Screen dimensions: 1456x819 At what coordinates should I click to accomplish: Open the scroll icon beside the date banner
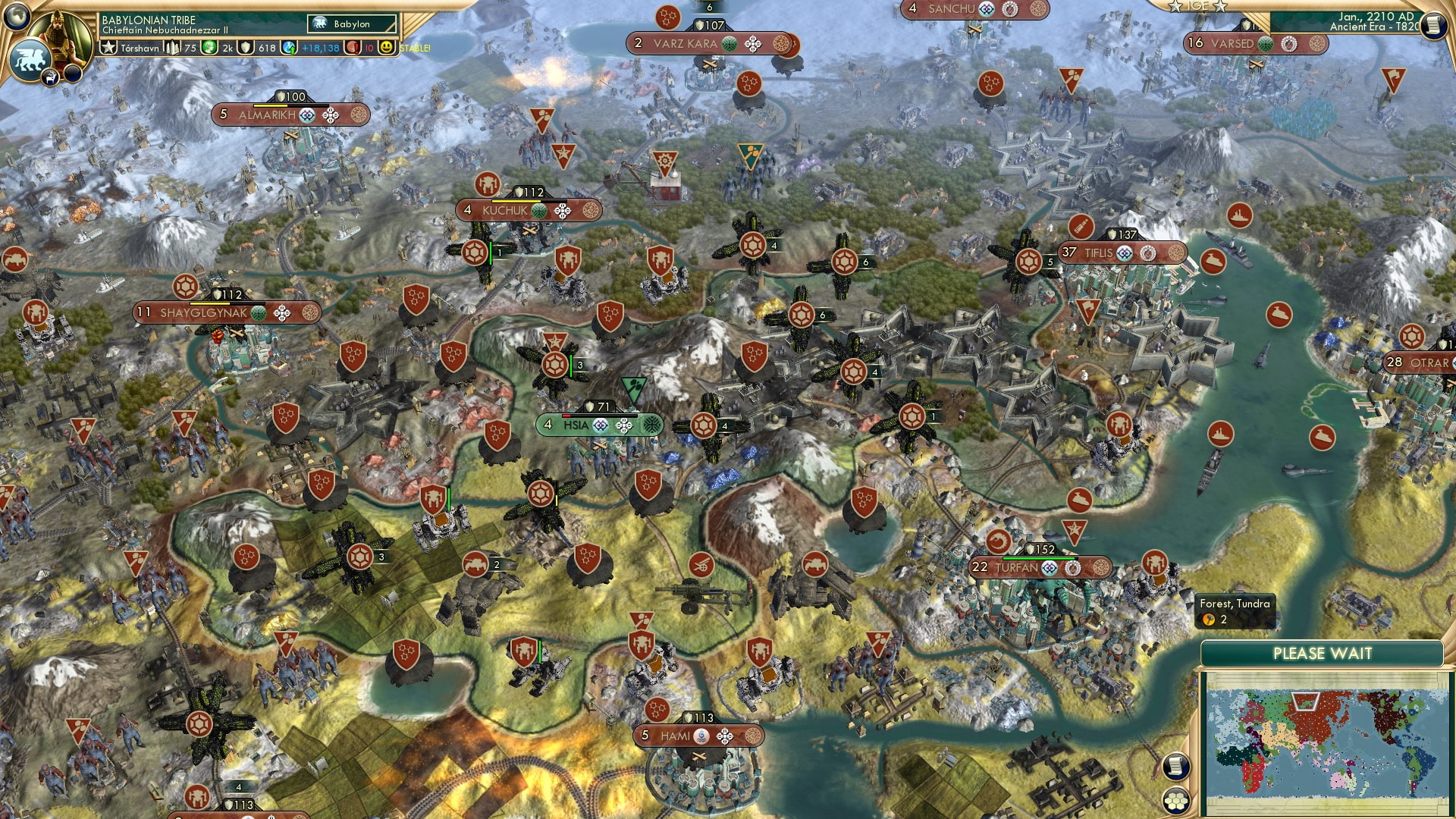(1433, 27)
